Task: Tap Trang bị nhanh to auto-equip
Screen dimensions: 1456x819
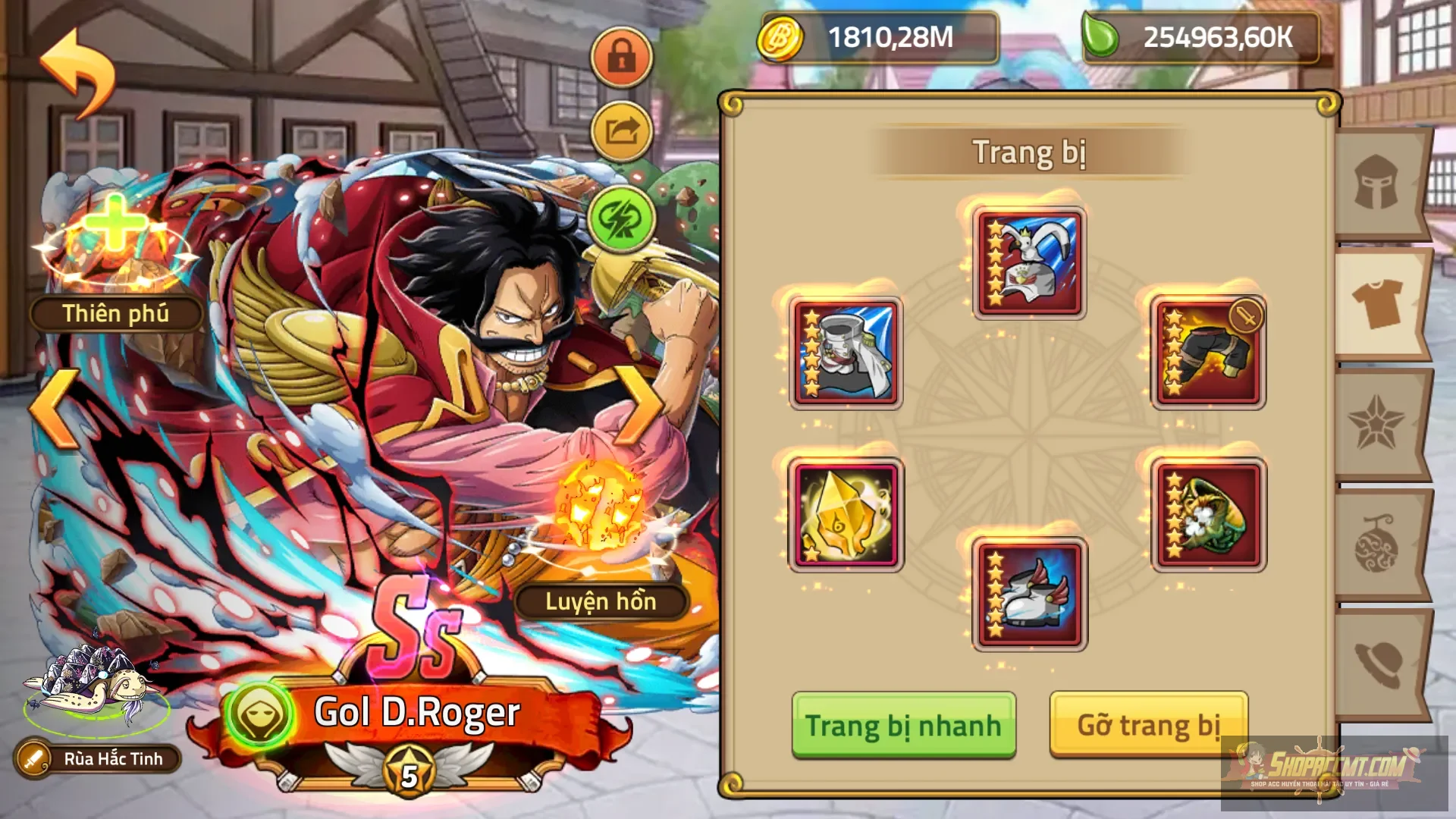Action: click(x=904, y=724)
